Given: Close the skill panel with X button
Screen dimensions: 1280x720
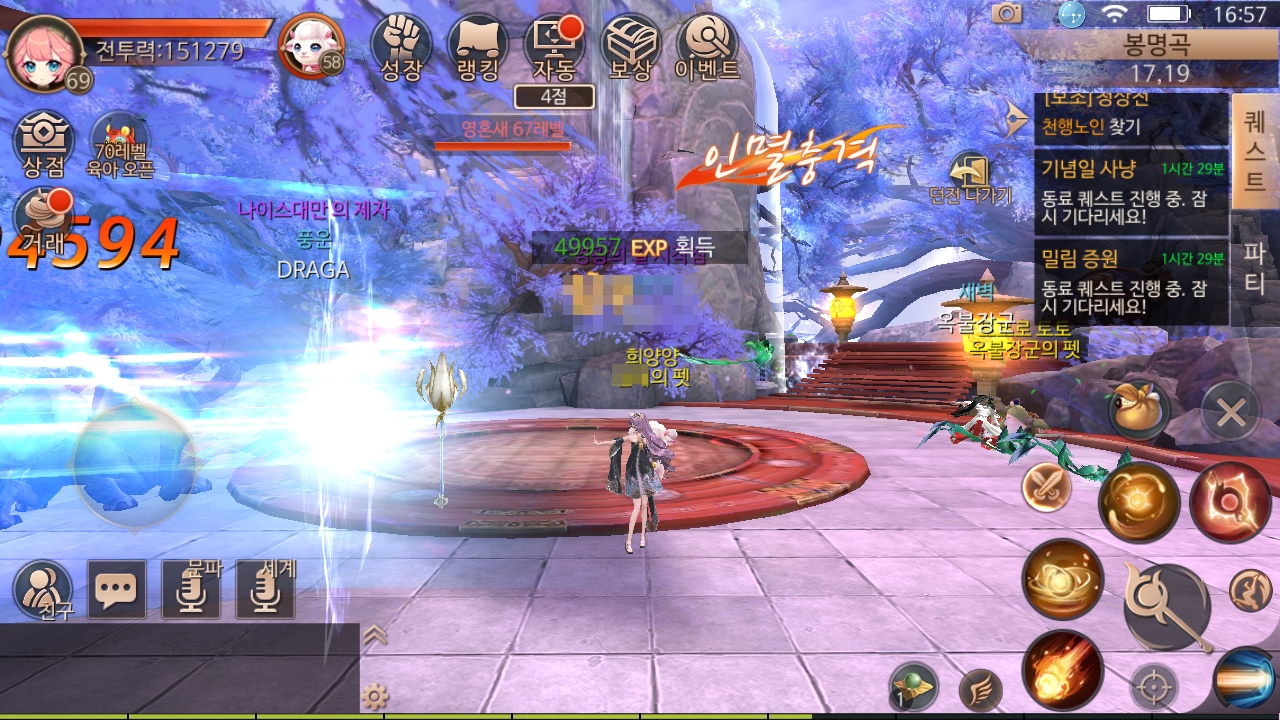Looking at the screenshot, I should (1230, 411).
